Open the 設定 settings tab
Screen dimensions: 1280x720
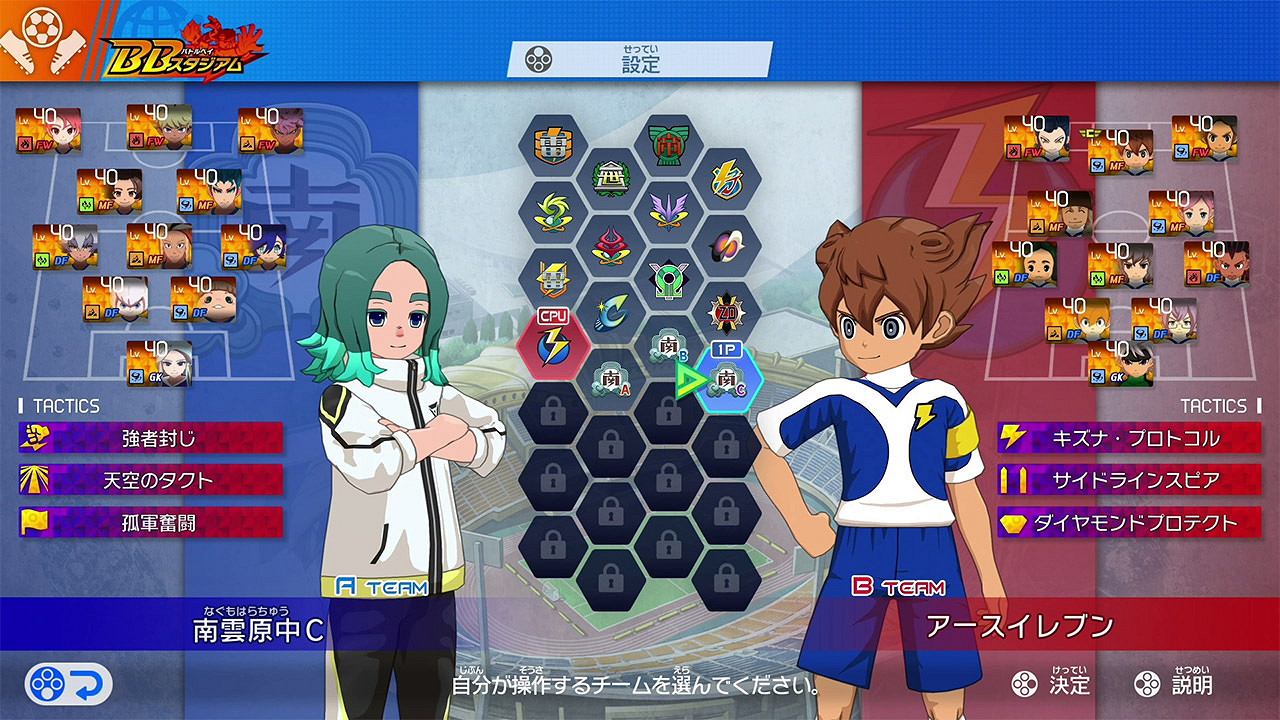(x=640, y=57)
